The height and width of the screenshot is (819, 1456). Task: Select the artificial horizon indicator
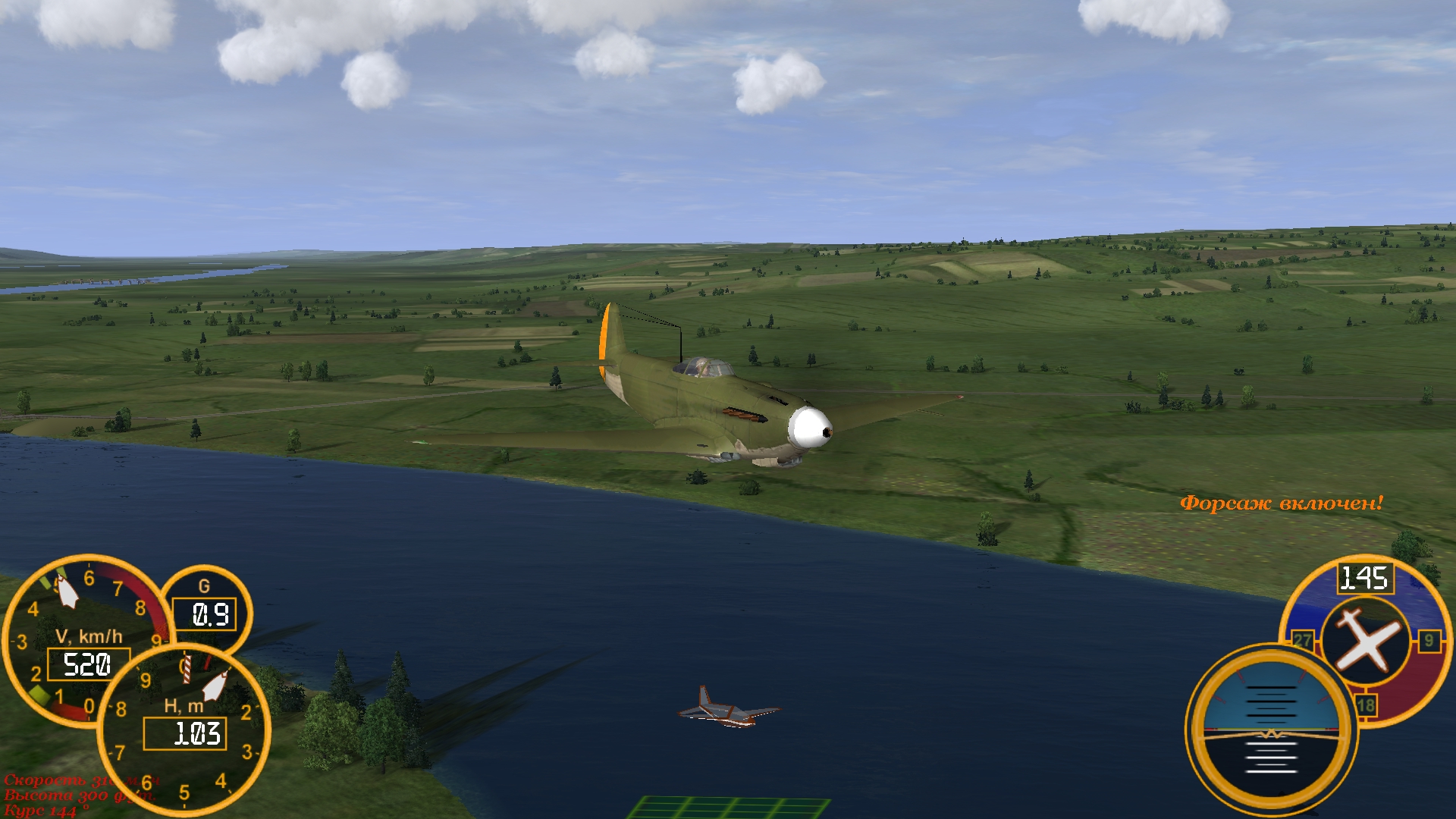1271,730
